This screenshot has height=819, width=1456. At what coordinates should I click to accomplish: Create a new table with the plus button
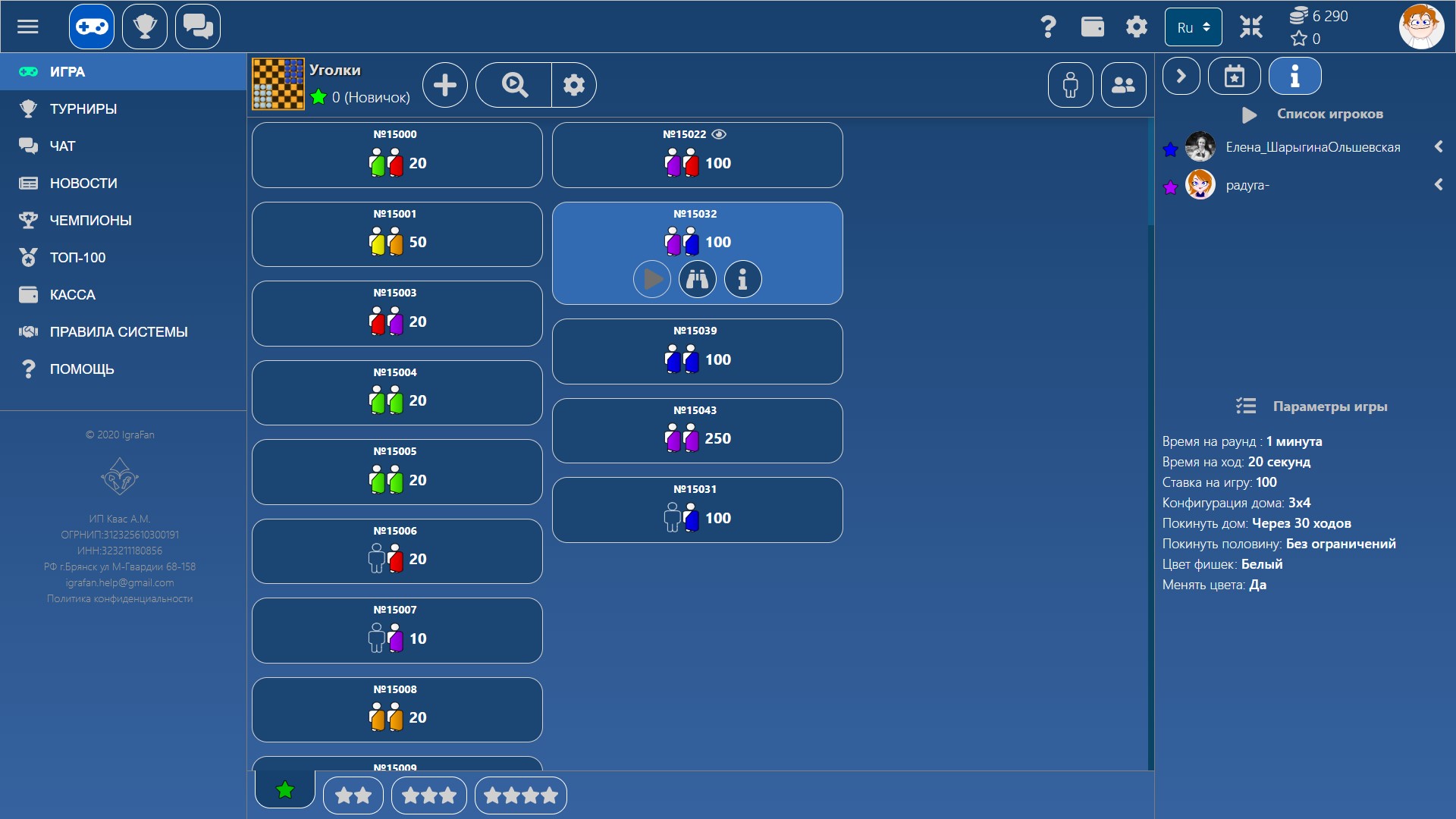coord(444,84)
